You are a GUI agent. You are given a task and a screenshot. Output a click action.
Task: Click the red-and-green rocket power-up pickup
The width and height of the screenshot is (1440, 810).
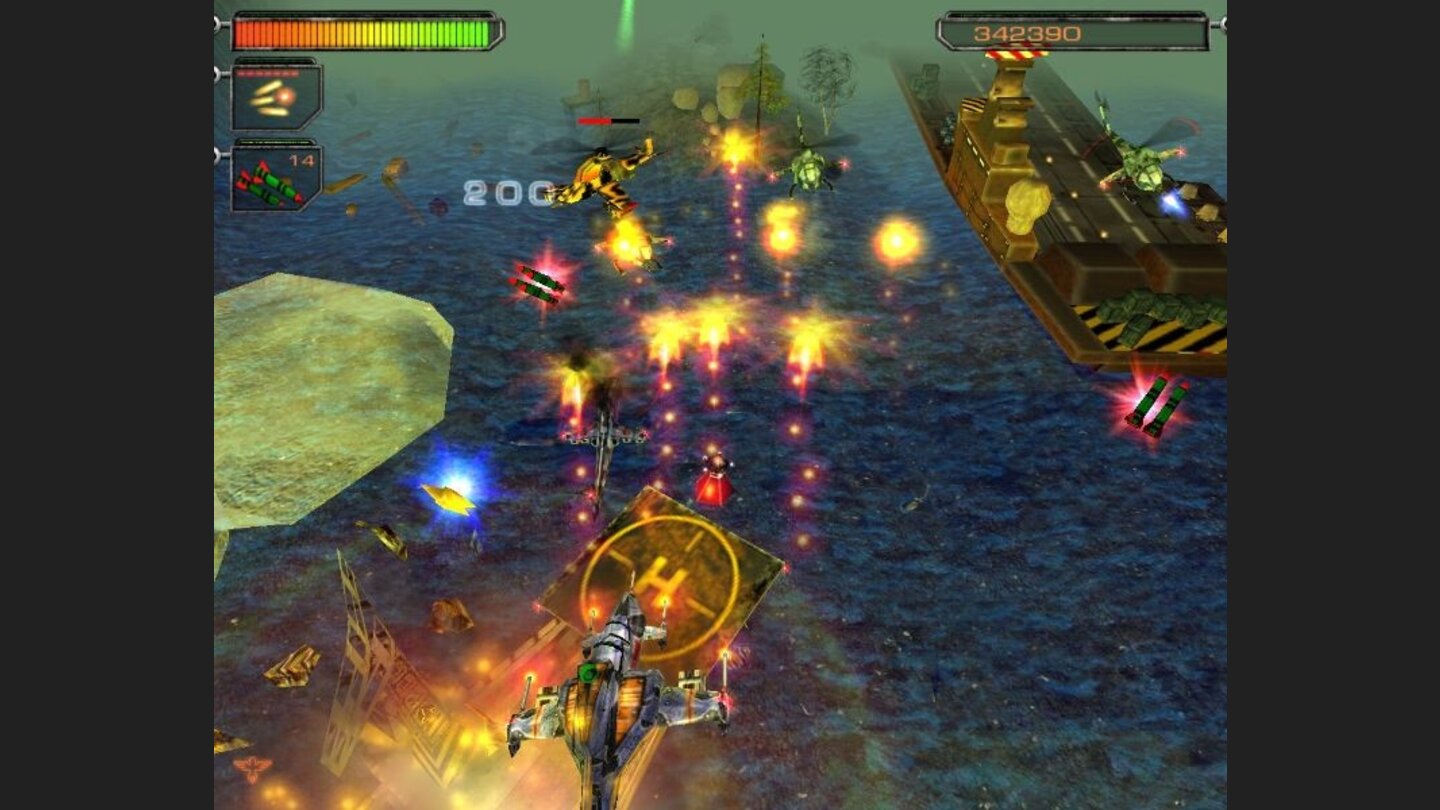coord(540,285)
